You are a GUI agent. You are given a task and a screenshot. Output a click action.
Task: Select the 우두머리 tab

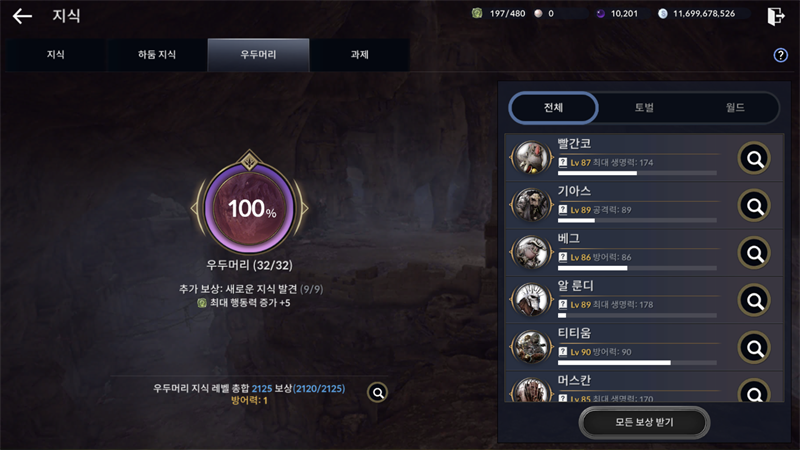[258, 55]
